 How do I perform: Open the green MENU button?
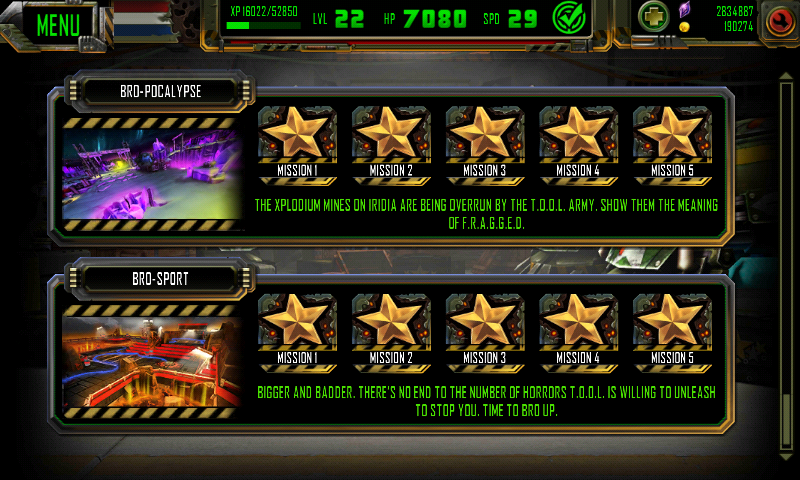tap(58, 22)
